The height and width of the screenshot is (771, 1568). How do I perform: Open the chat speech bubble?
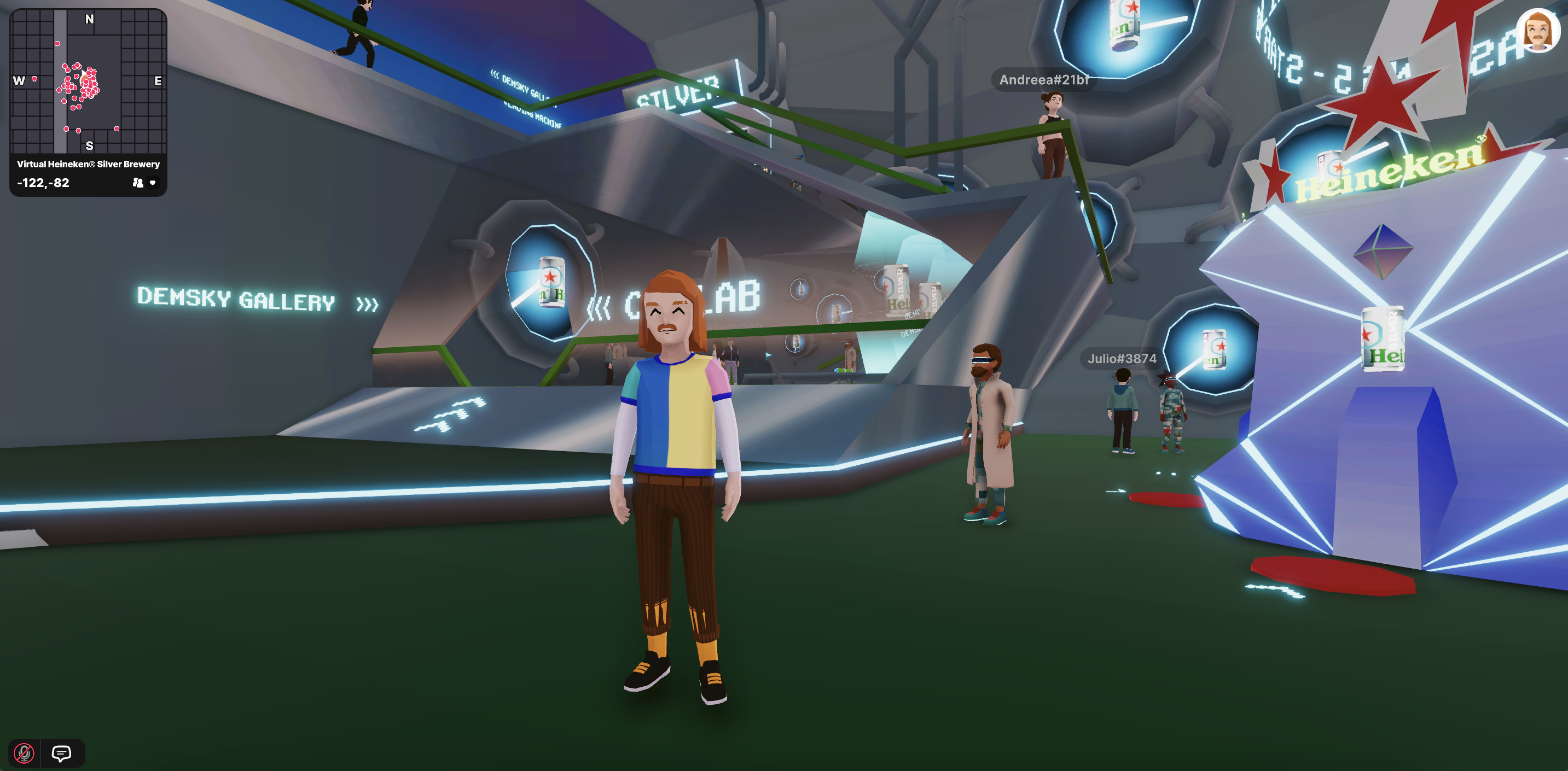click(61, 753)
